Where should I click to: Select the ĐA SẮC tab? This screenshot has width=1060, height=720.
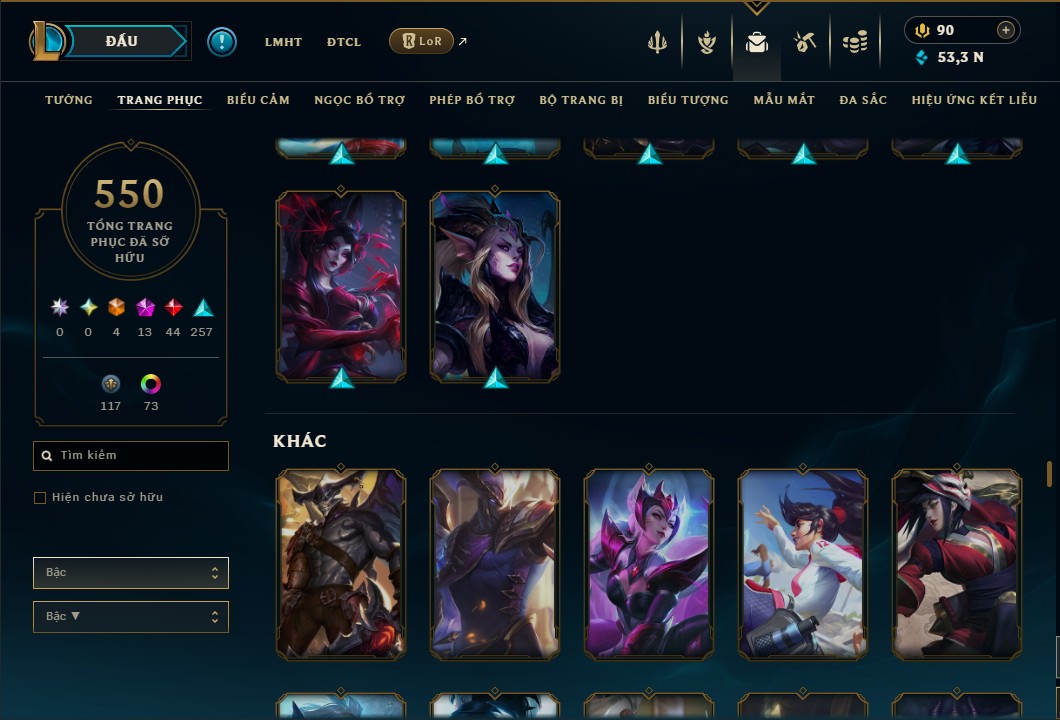863,100
